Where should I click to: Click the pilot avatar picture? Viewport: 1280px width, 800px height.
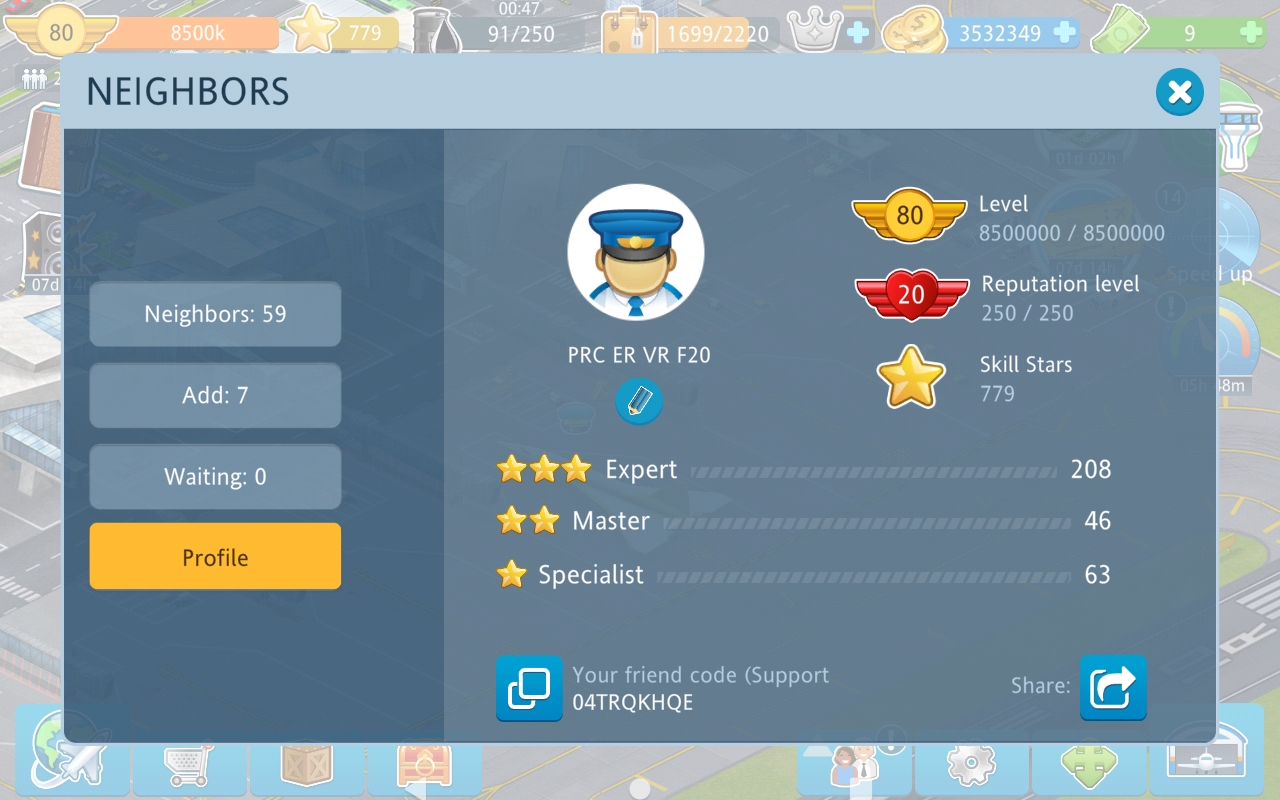pos(636,252)
